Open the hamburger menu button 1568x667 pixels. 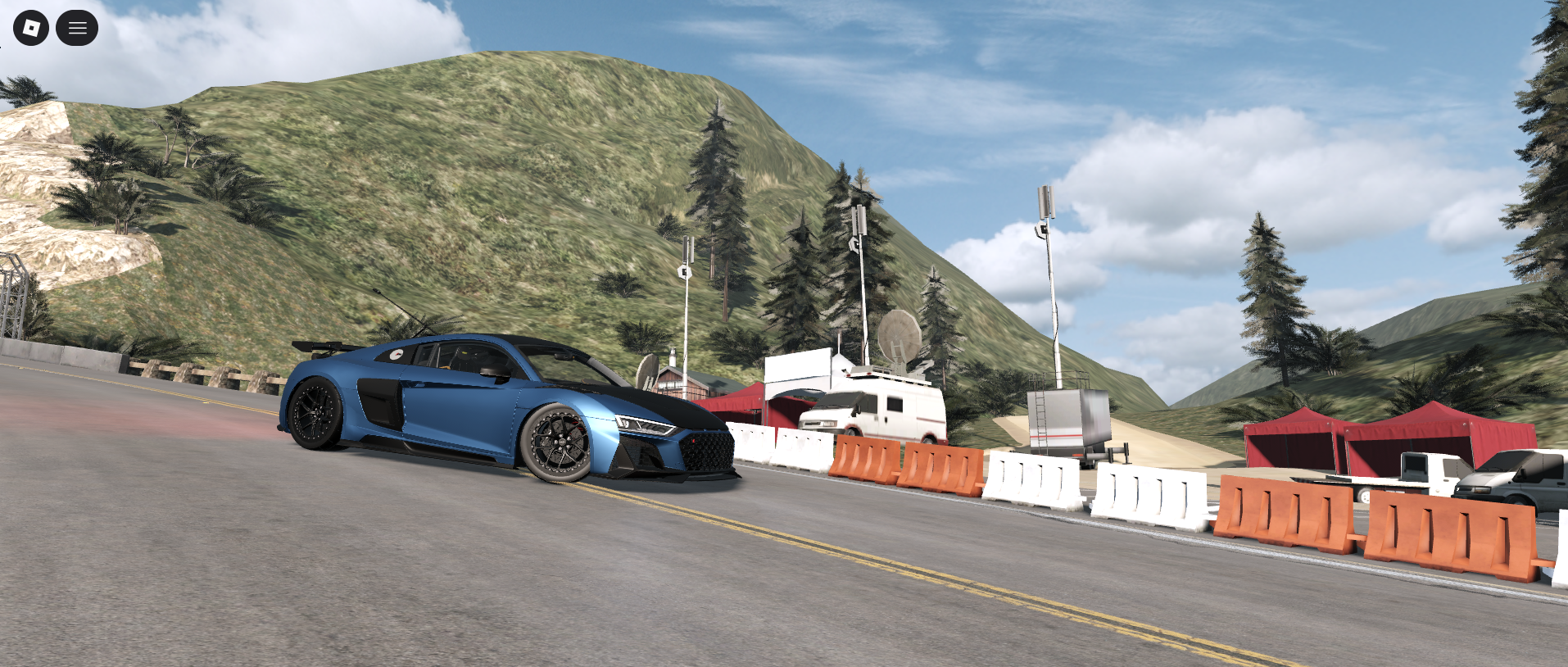[77, 28]
